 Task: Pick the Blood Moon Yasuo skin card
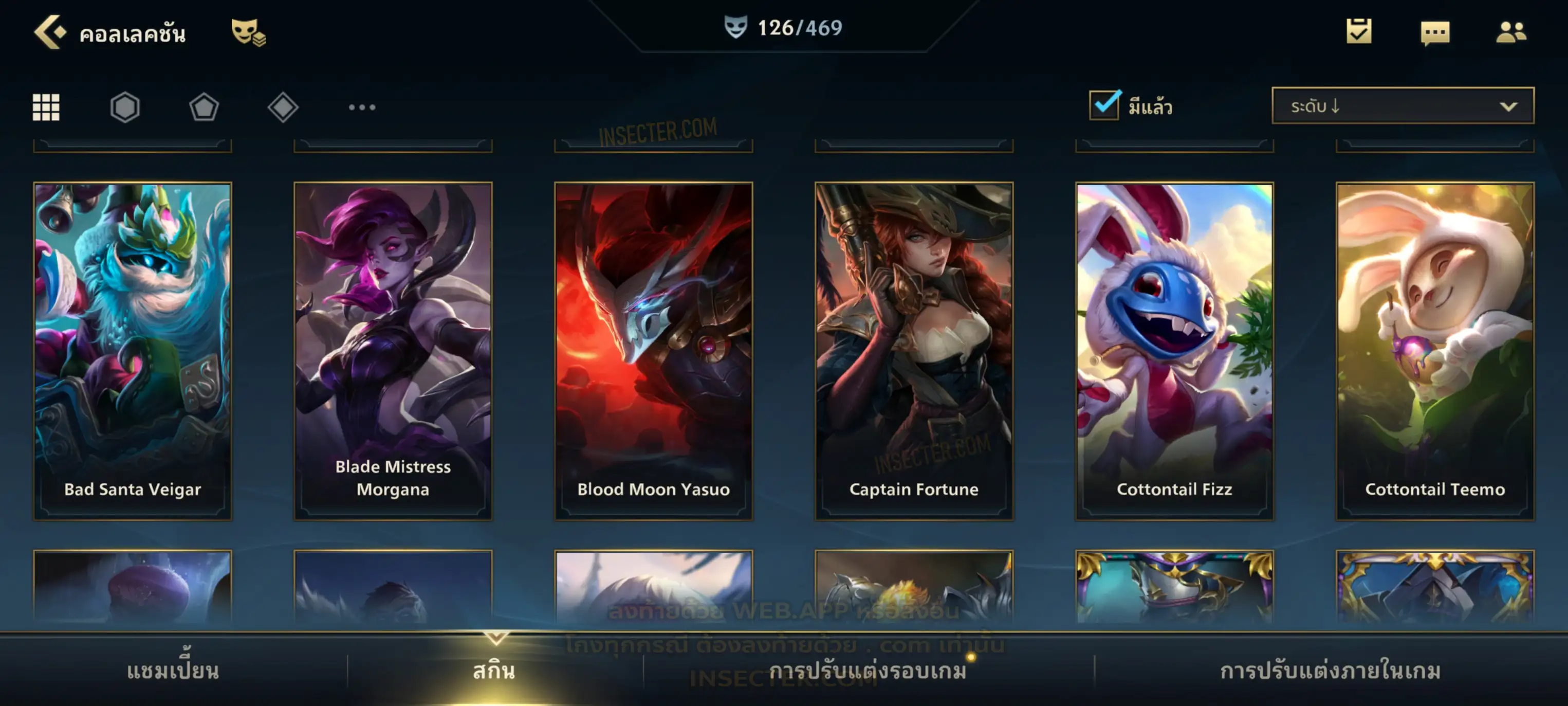(x=653, y=351)
